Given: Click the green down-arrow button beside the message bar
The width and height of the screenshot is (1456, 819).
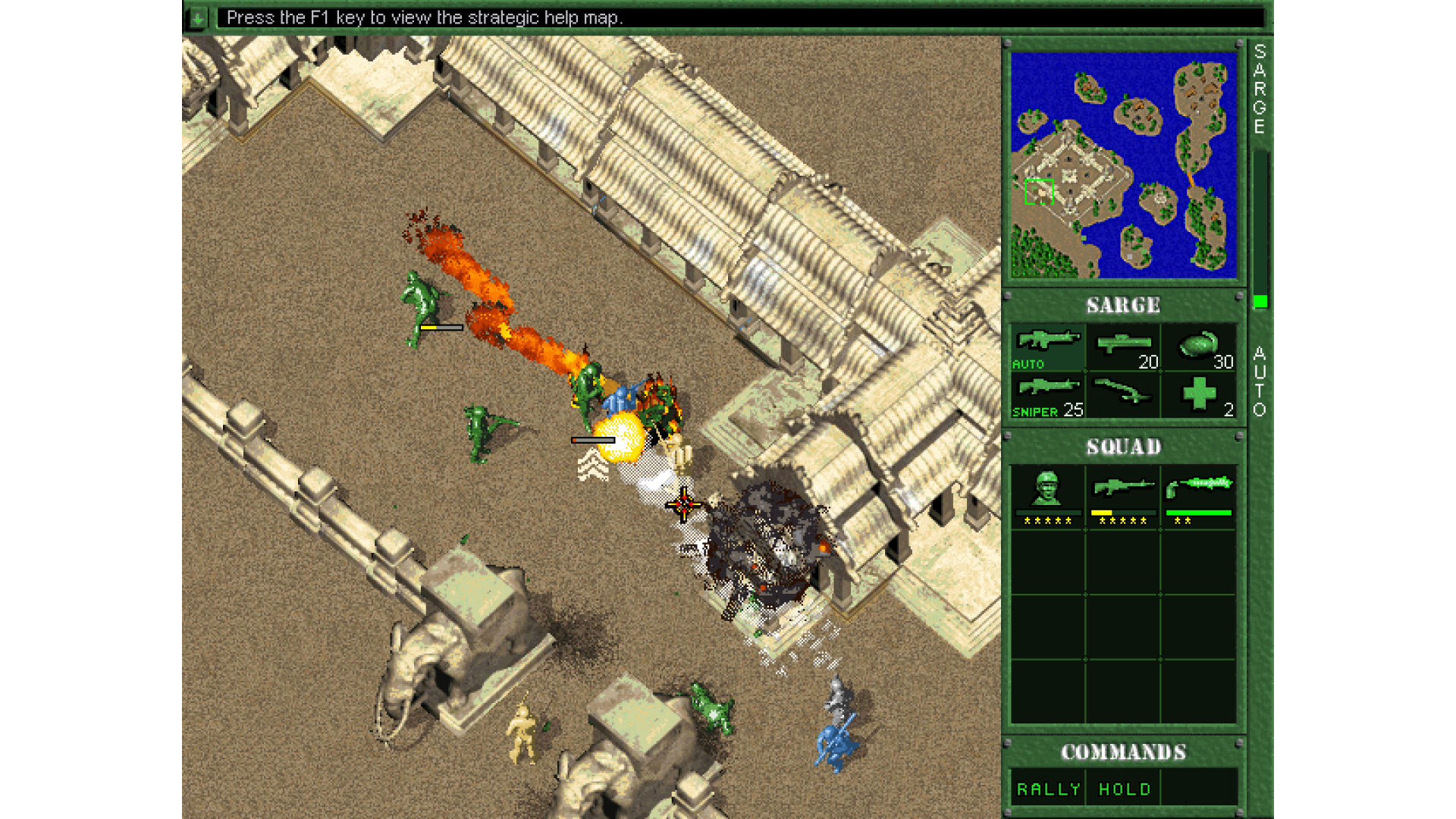Looking at the screenshot, I should [x=198, y=18].
